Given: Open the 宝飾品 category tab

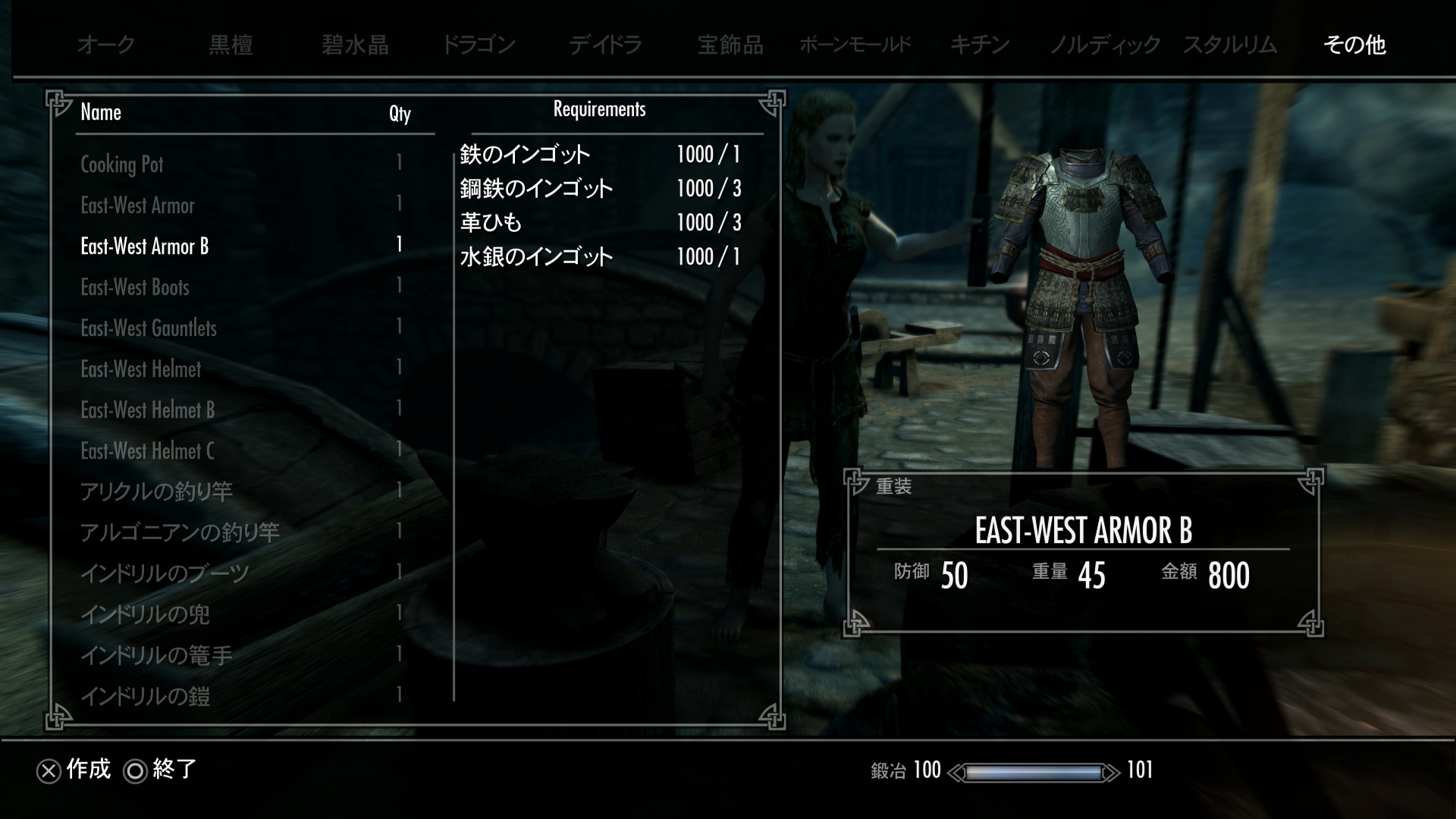Looking at the screenshot, I should 730,45.
